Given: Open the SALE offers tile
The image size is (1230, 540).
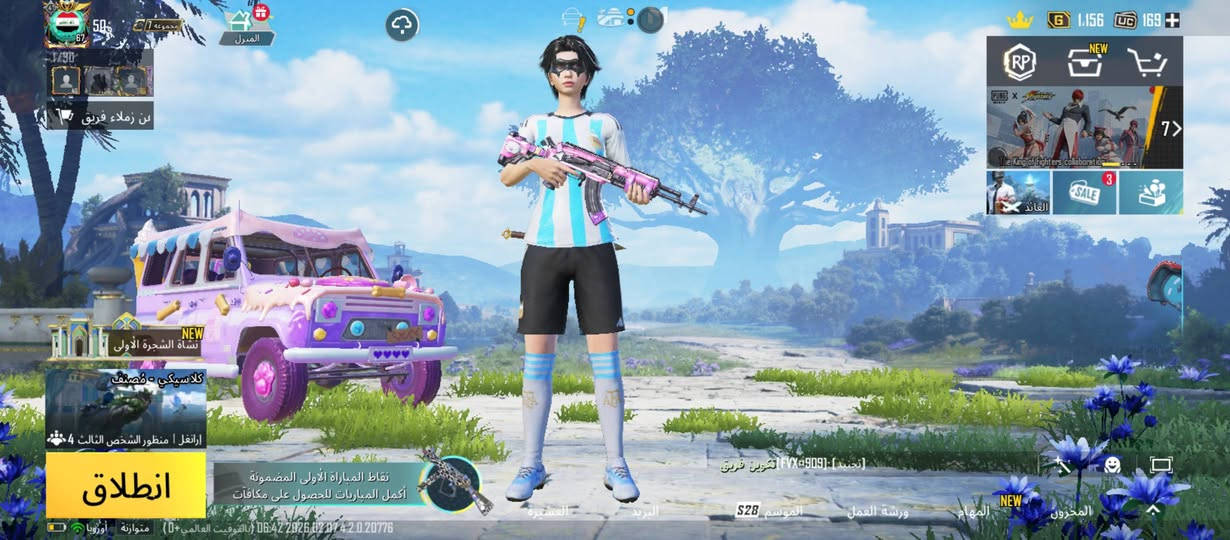Looking at the screenshot, I should click(1084, 192).
